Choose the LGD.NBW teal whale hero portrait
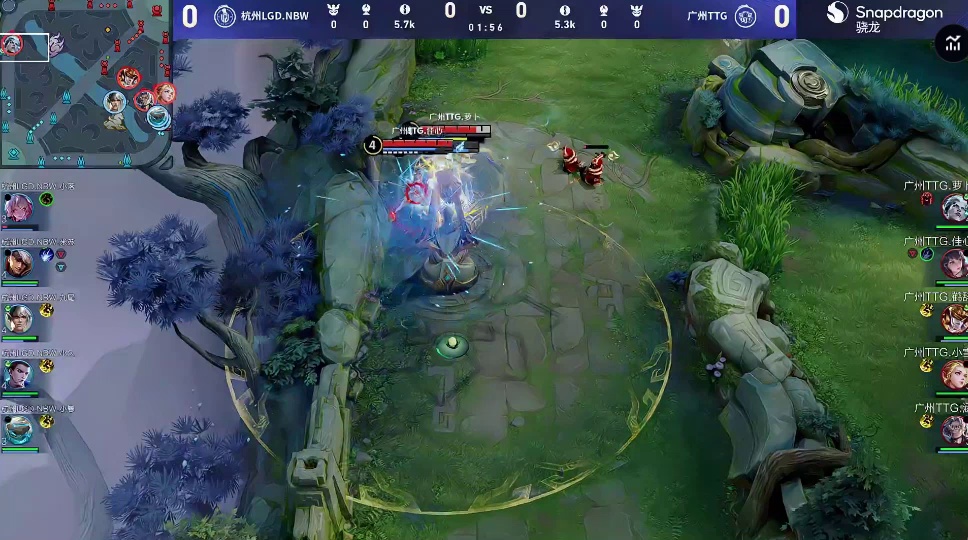968x540 pixels. click(18, 429)
